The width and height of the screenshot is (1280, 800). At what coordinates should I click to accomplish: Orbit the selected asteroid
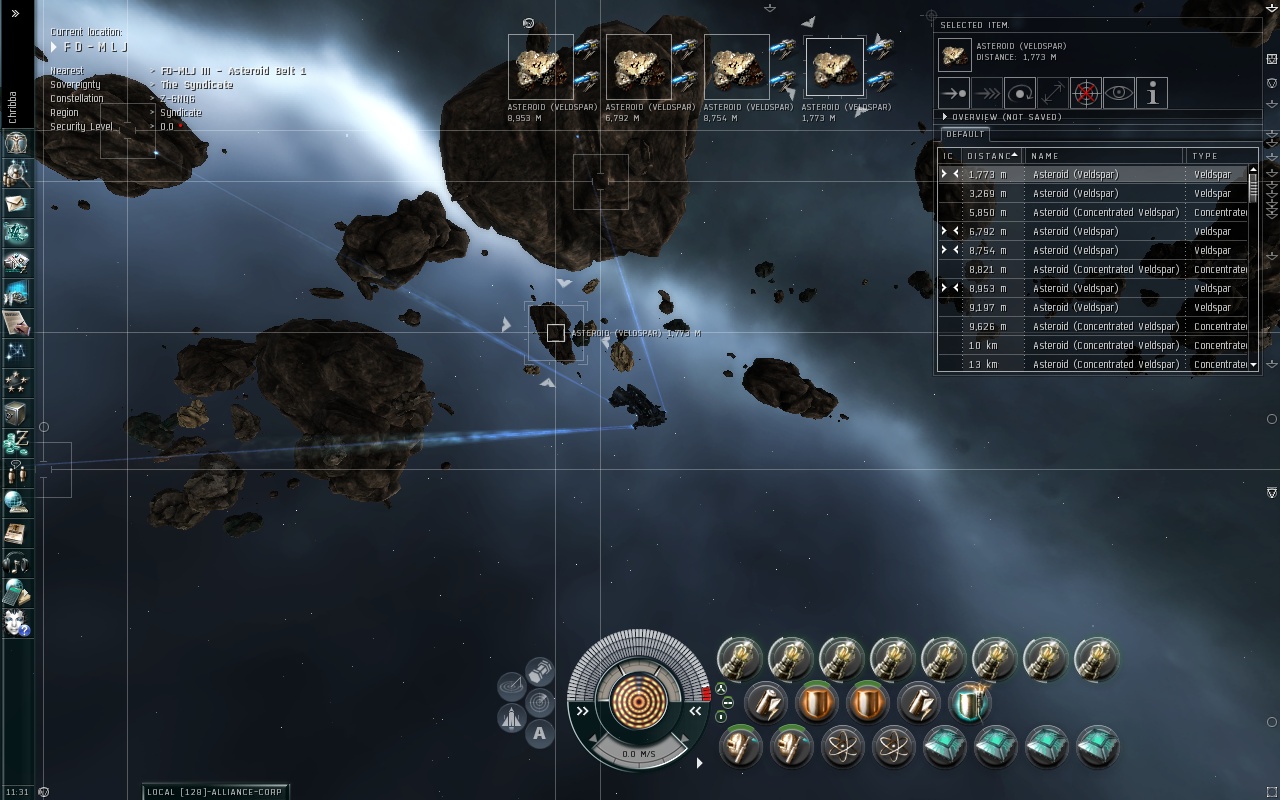click(x=1020, y=93)
